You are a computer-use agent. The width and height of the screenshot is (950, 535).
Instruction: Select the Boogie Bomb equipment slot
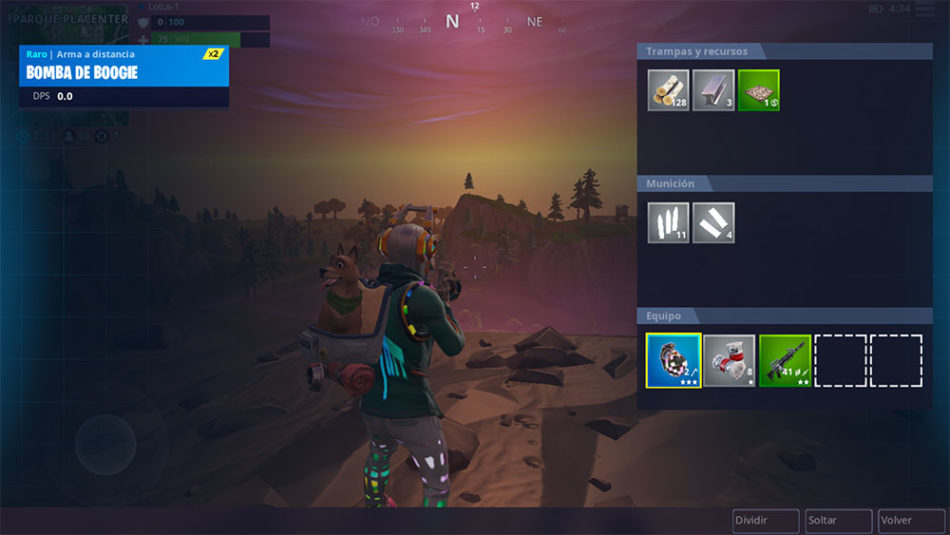click(x=673, y=361)
